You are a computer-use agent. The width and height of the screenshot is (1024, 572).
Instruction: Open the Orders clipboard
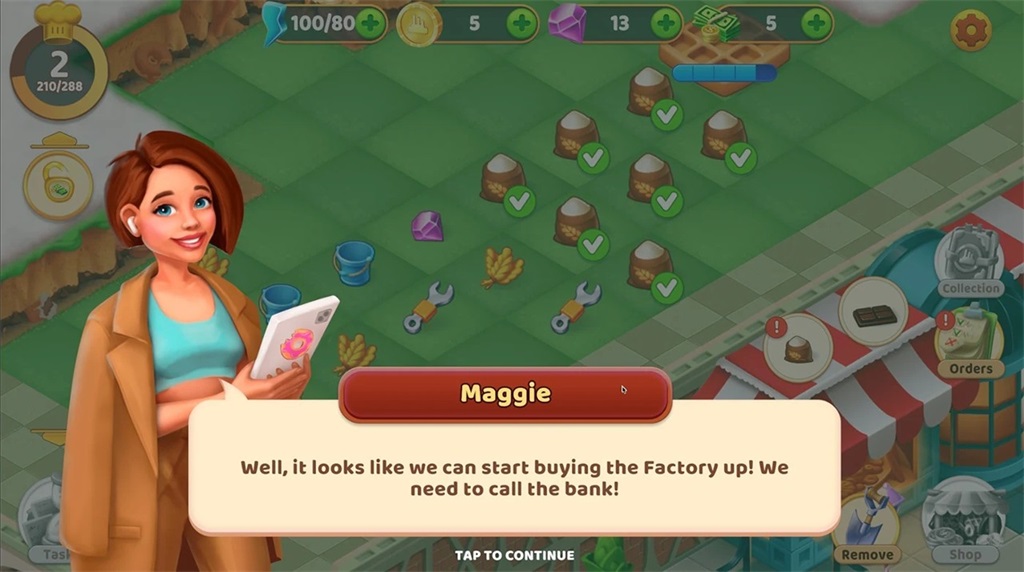click(x=968, y=342)
